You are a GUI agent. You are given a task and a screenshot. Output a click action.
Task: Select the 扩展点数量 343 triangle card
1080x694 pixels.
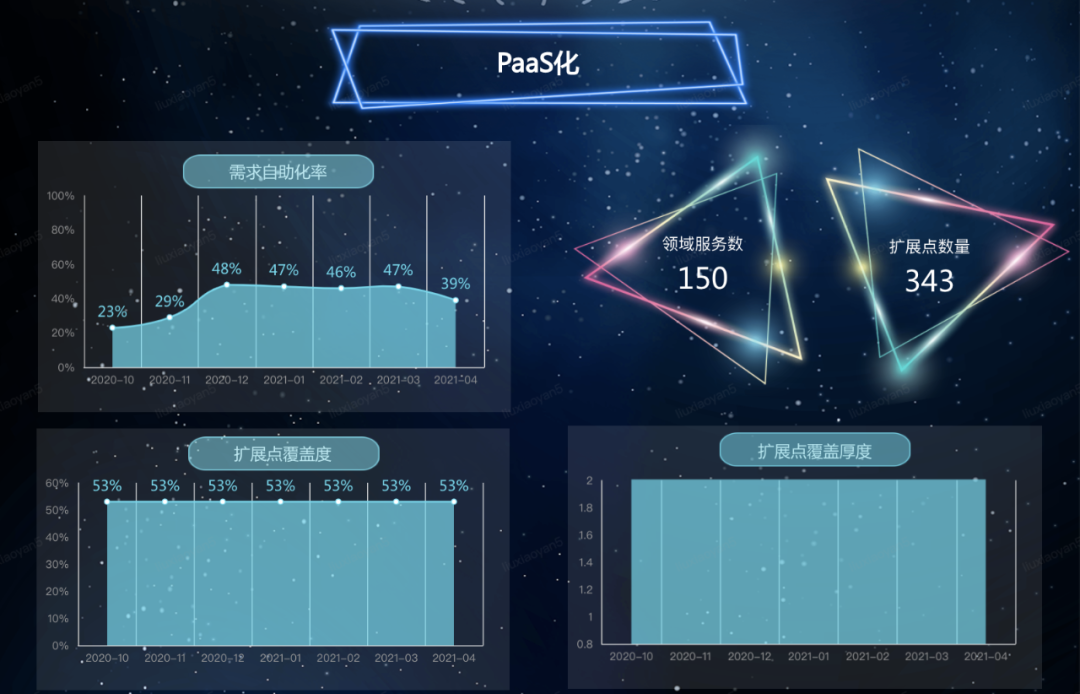pyautogui.click(x=929, y=264)
